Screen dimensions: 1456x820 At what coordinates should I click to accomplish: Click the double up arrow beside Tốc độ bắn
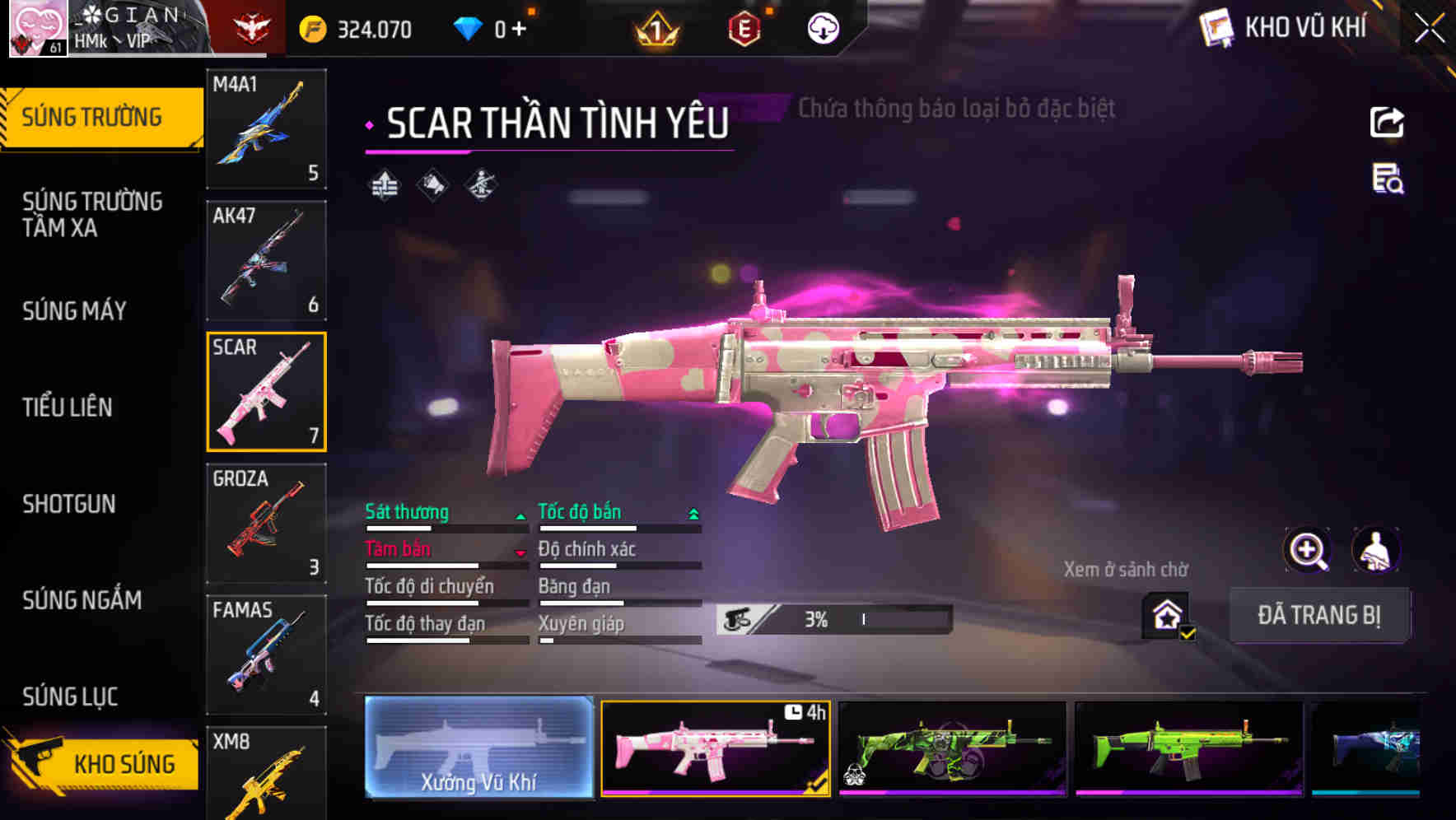[x=693, y=512]
